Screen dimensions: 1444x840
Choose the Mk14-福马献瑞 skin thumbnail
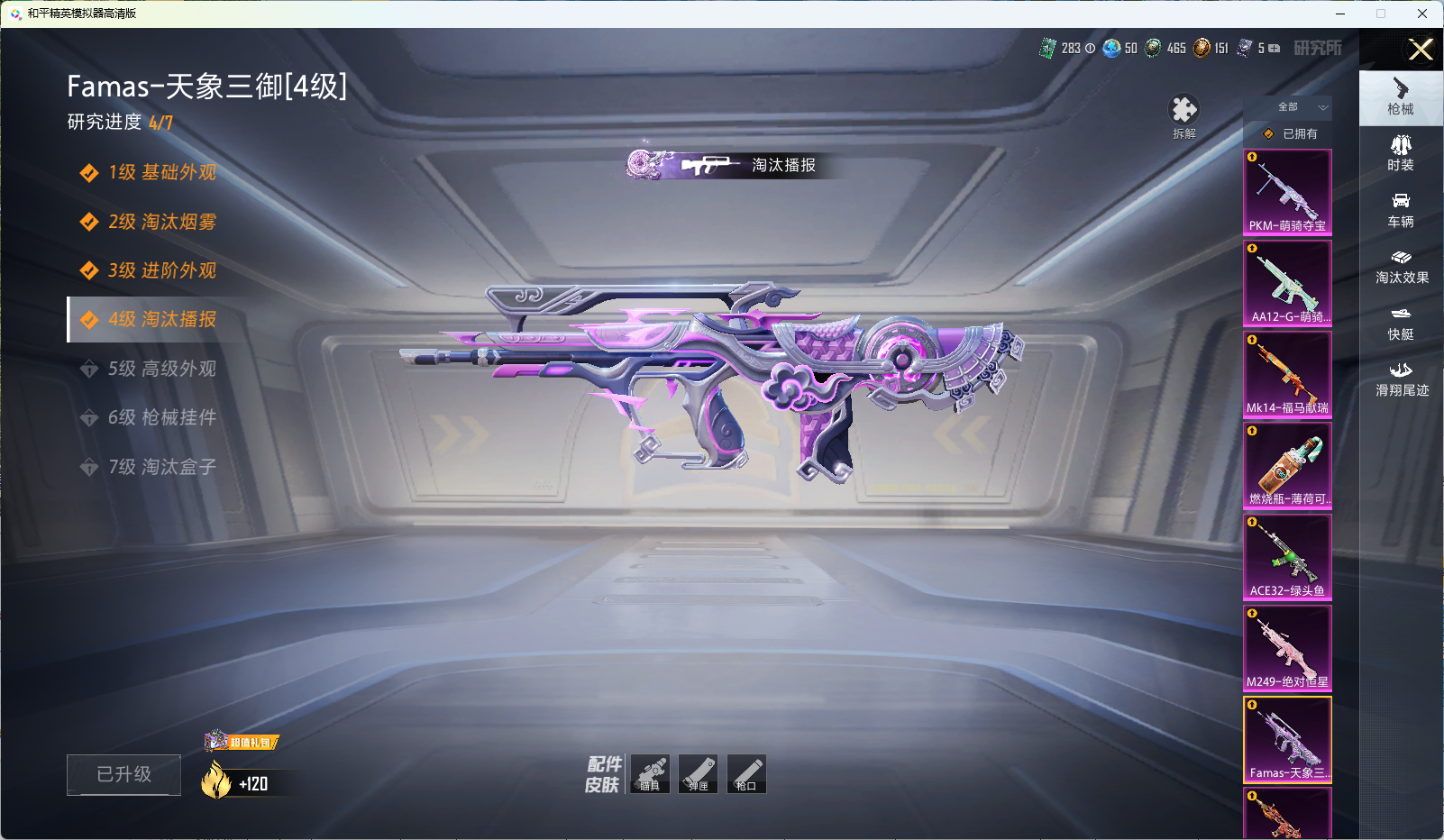(1287, 374)
